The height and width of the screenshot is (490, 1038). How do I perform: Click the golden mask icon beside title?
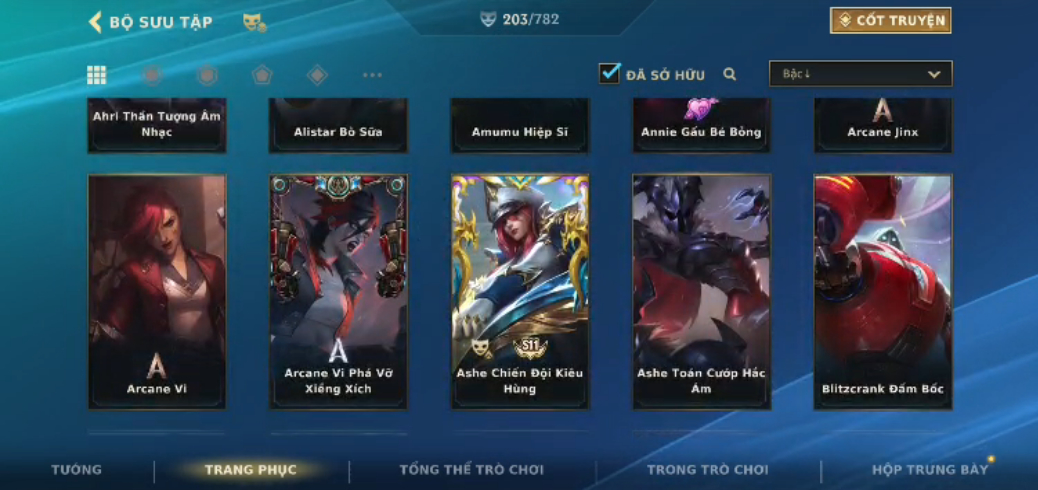pos(254,22)
